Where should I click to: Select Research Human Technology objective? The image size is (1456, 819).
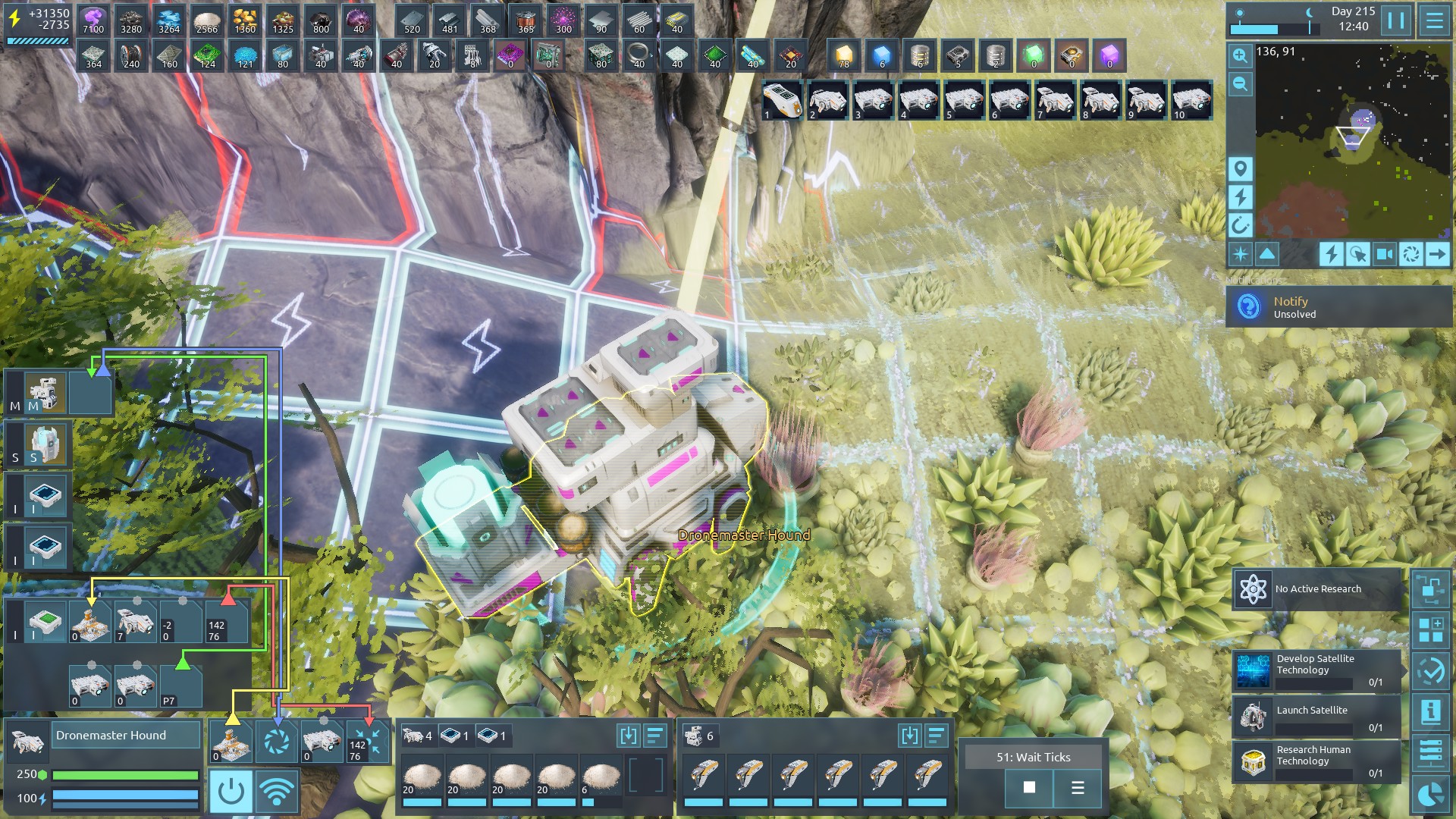(1317, 761)
